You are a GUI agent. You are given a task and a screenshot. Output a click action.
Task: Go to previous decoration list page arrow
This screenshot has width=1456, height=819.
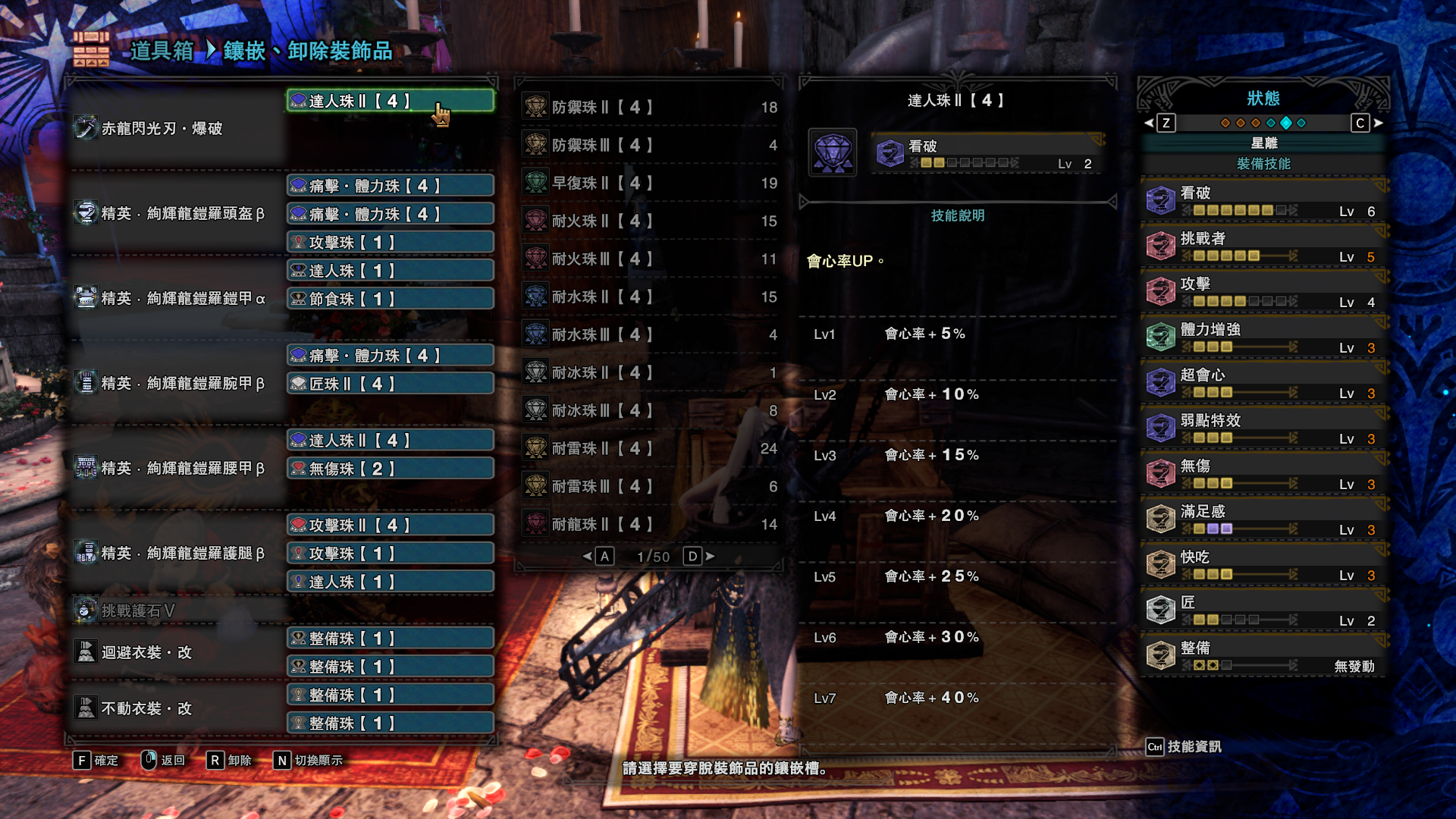click(587, 557)
